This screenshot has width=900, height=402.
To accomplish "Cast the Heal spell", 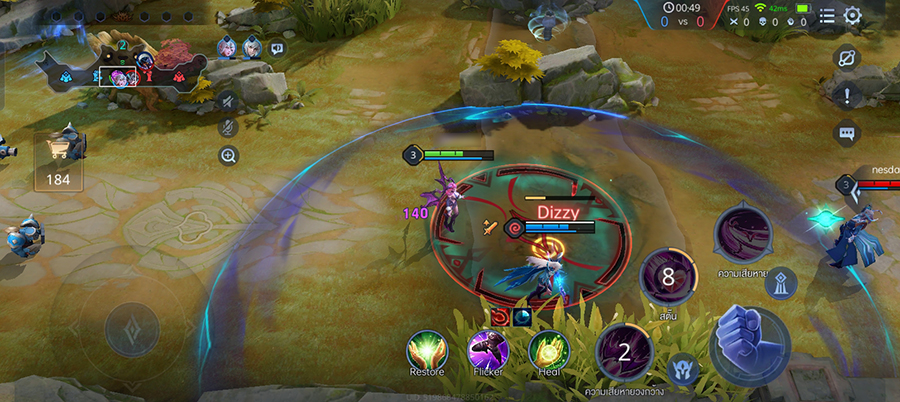I will click(548, 351).
